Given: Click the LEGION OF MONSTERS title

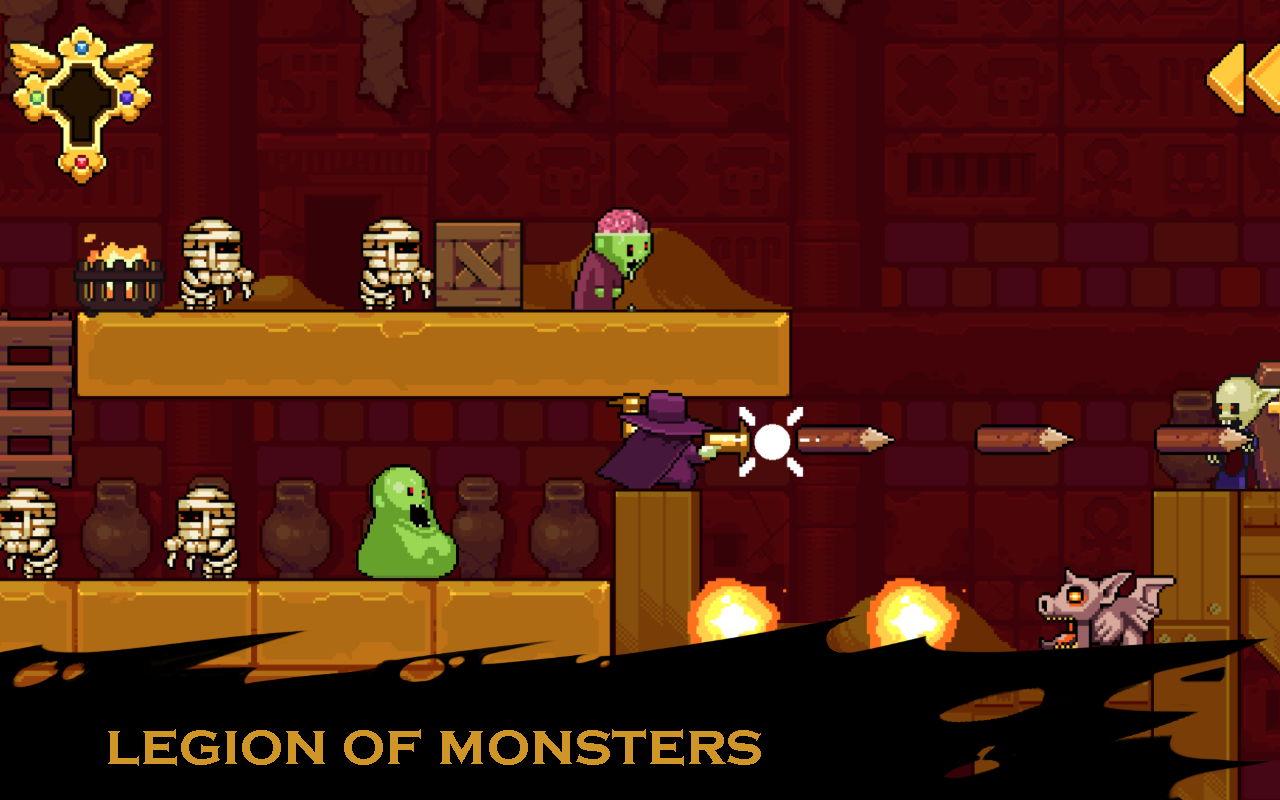Looking at the screenshot, I should (x=435, y=745).
